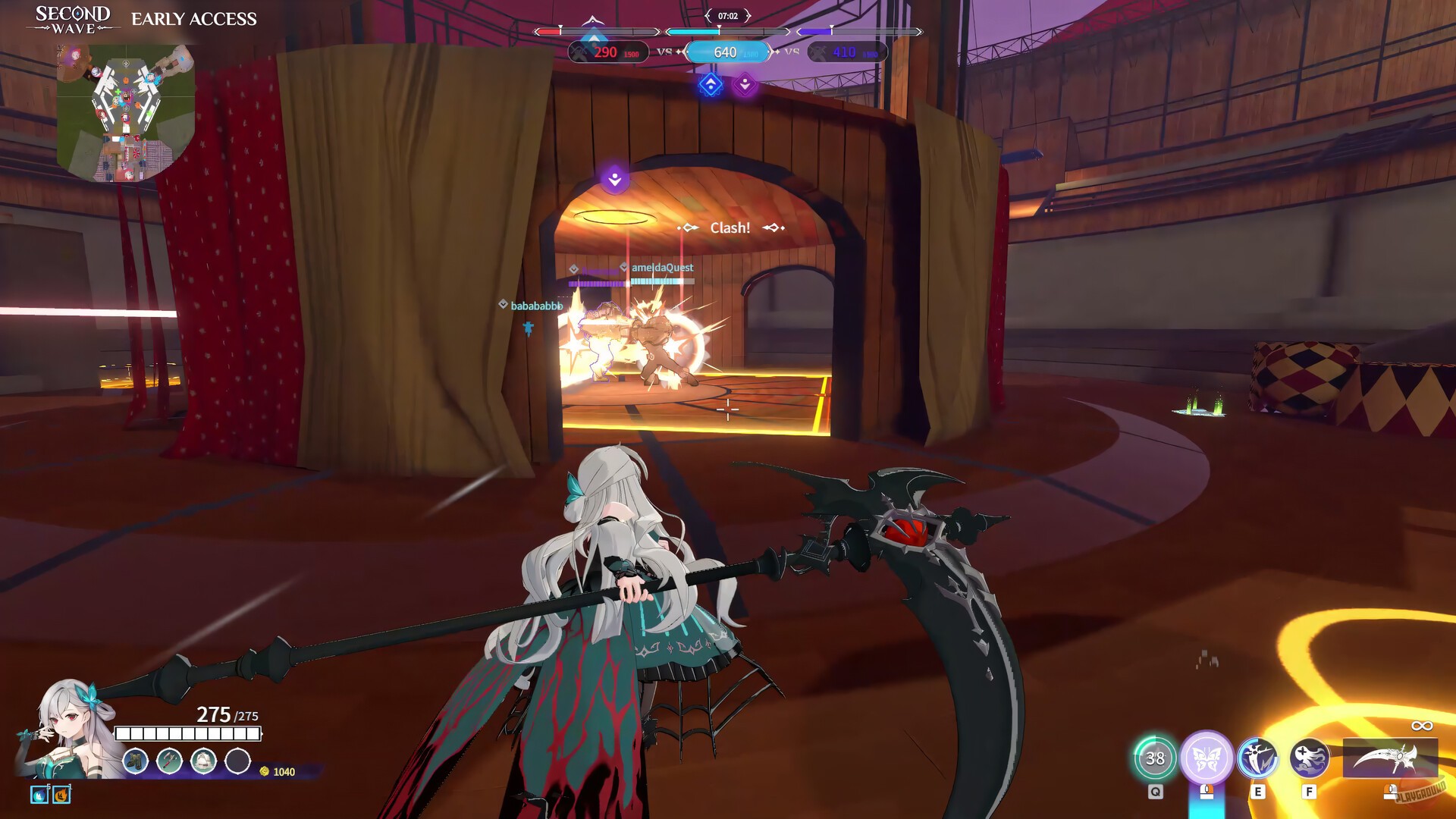
Task: Select the butterfly ultimate ability icon
Action: tap(1206, 757)
